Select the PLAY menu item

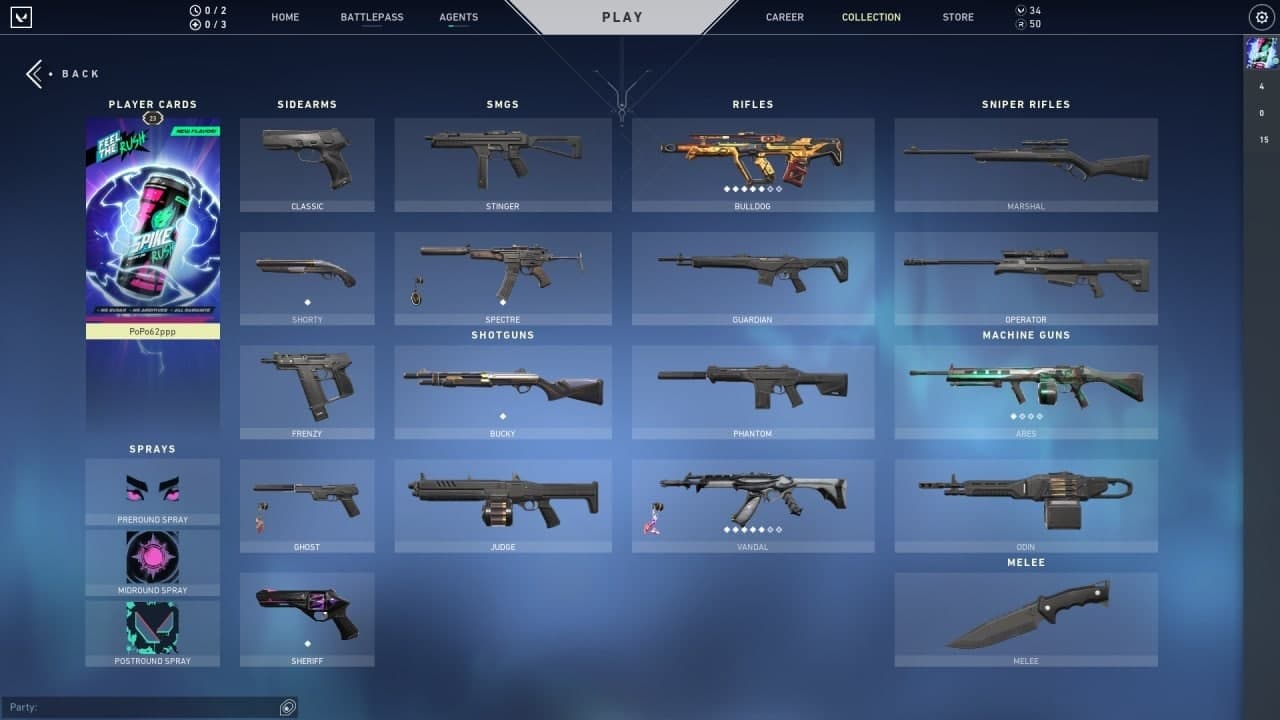pos(622,17)
